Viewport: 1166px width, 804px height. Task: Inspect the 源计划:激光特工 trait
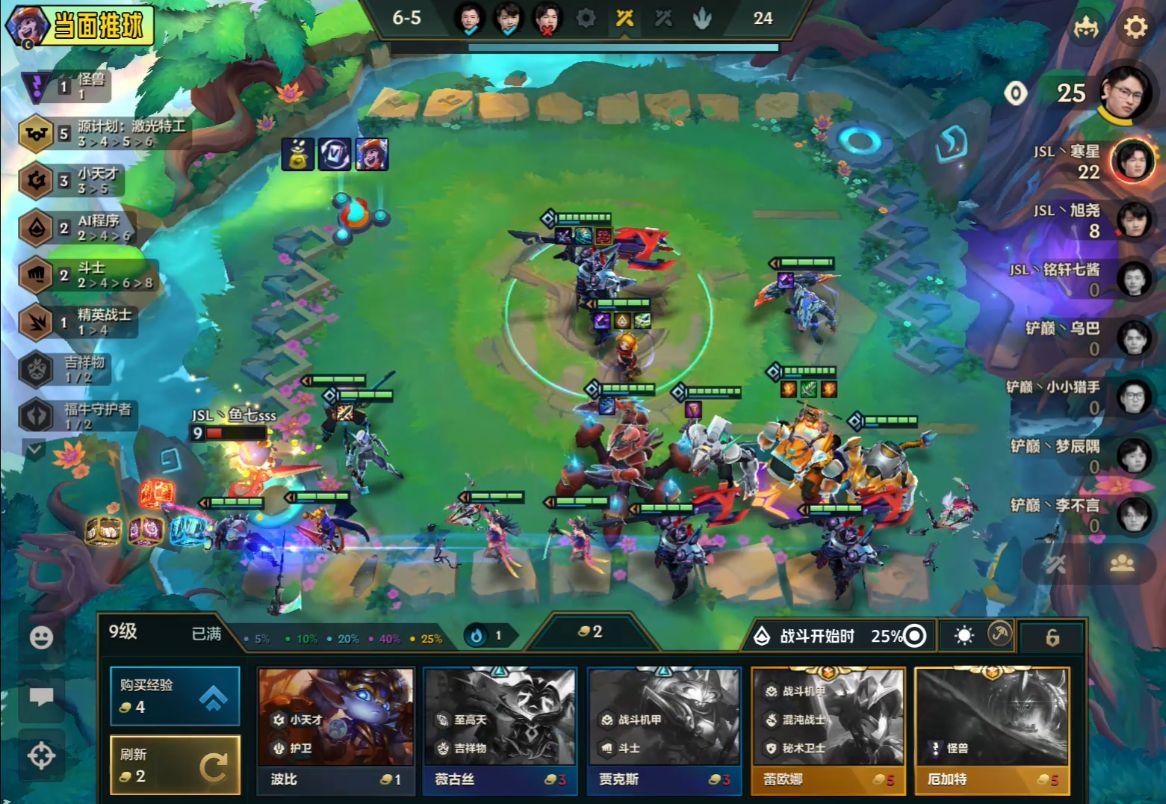point(100,133)
